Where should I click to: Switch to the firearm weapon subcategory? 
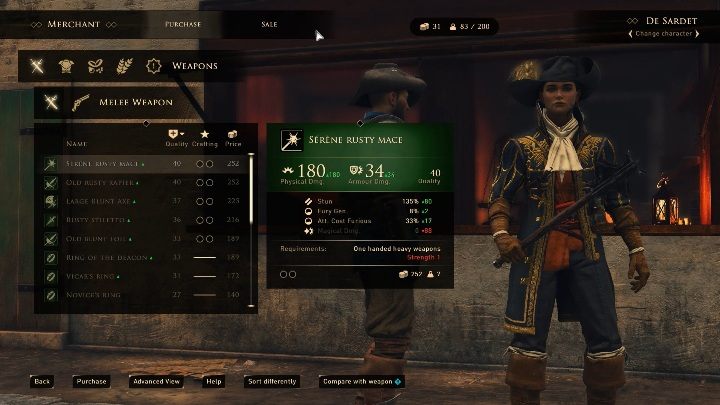click(x=80, y=101)
